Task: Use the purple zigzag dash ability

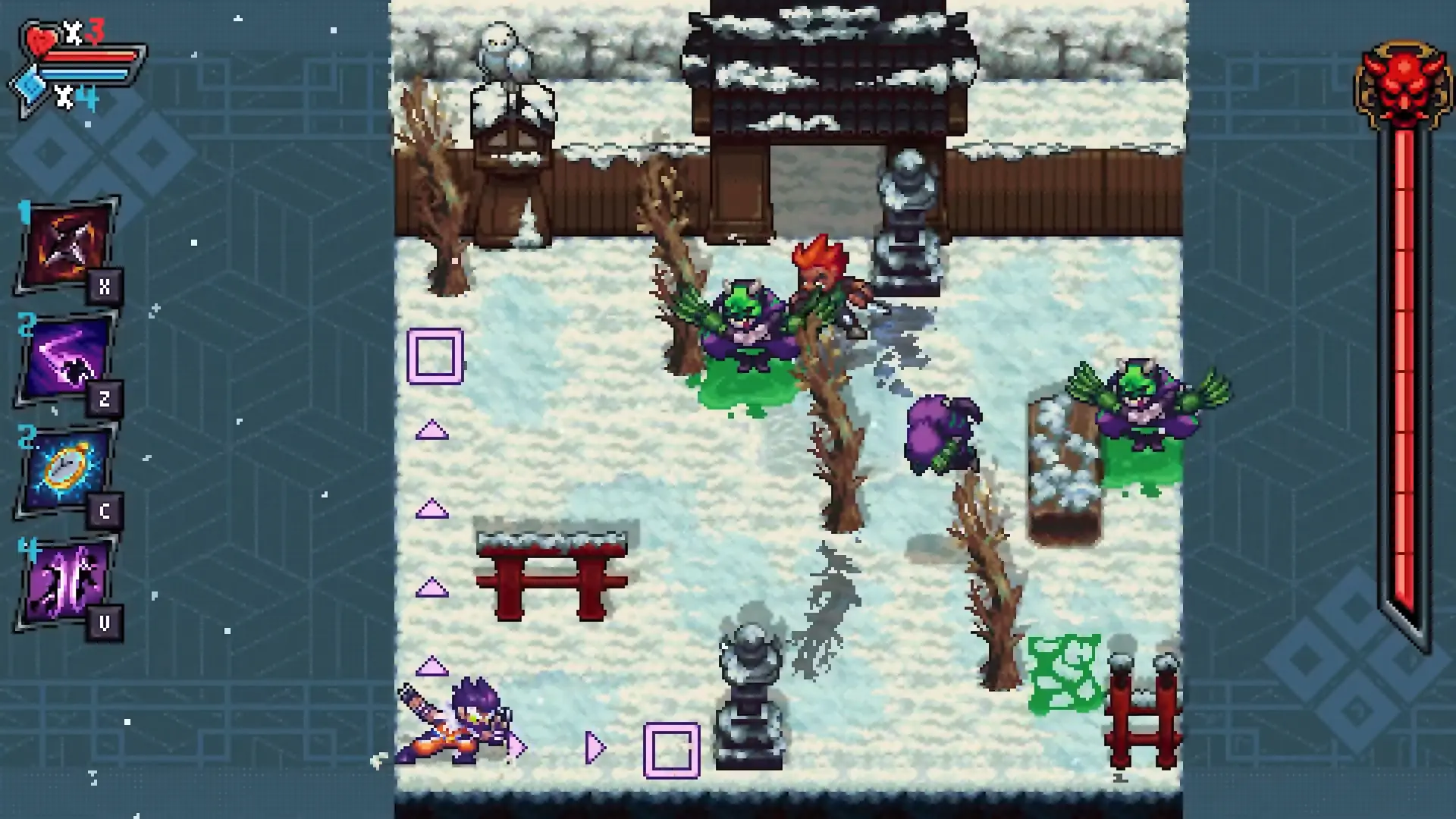Action: pos(66,359)
